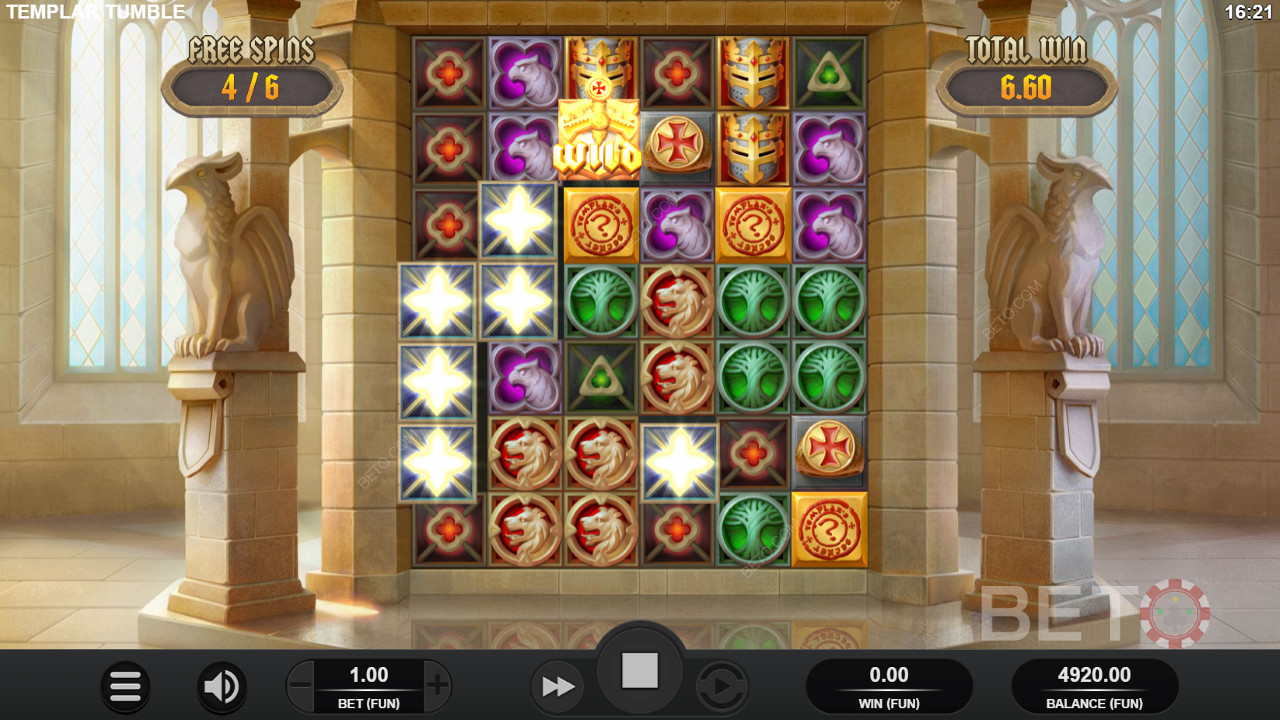Screen dimensions: 1280x720
Task: Enable turbo mode with the fast-forward icon
Action: [x=558, y=687]
